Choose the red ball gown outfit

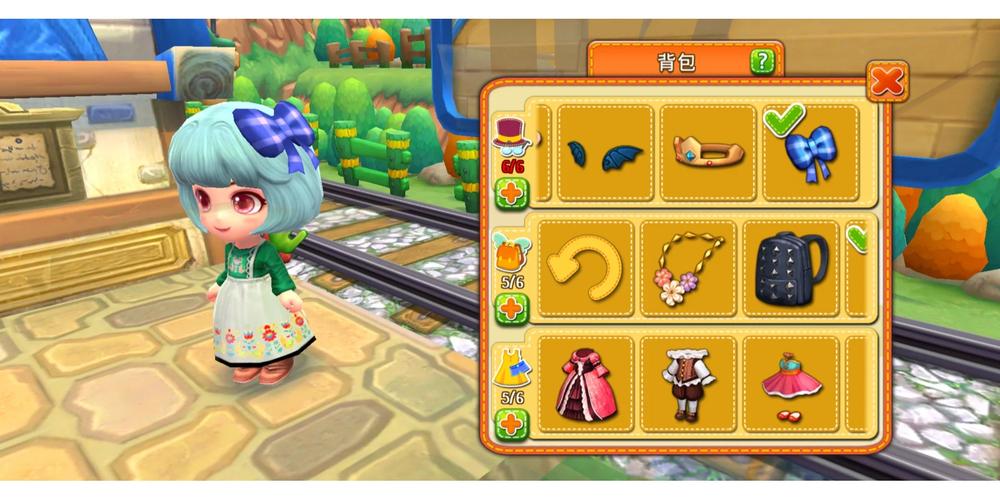pos(586,384)
